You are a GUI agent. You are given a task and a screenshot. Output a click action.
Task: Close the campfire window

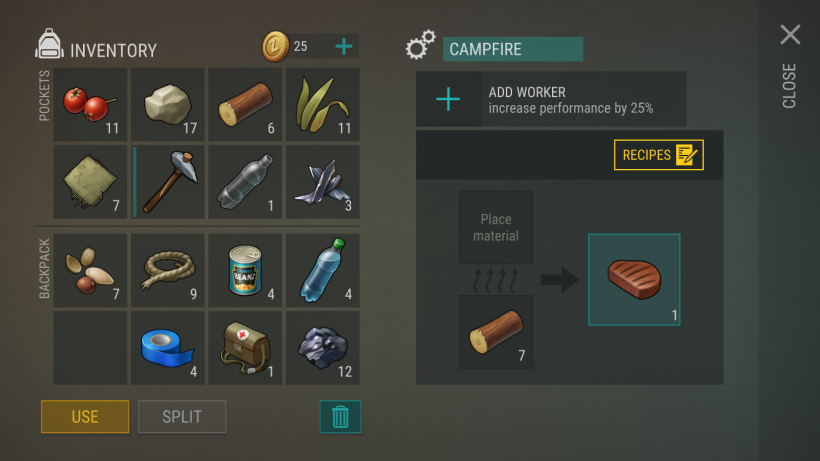tap(790, 36)
